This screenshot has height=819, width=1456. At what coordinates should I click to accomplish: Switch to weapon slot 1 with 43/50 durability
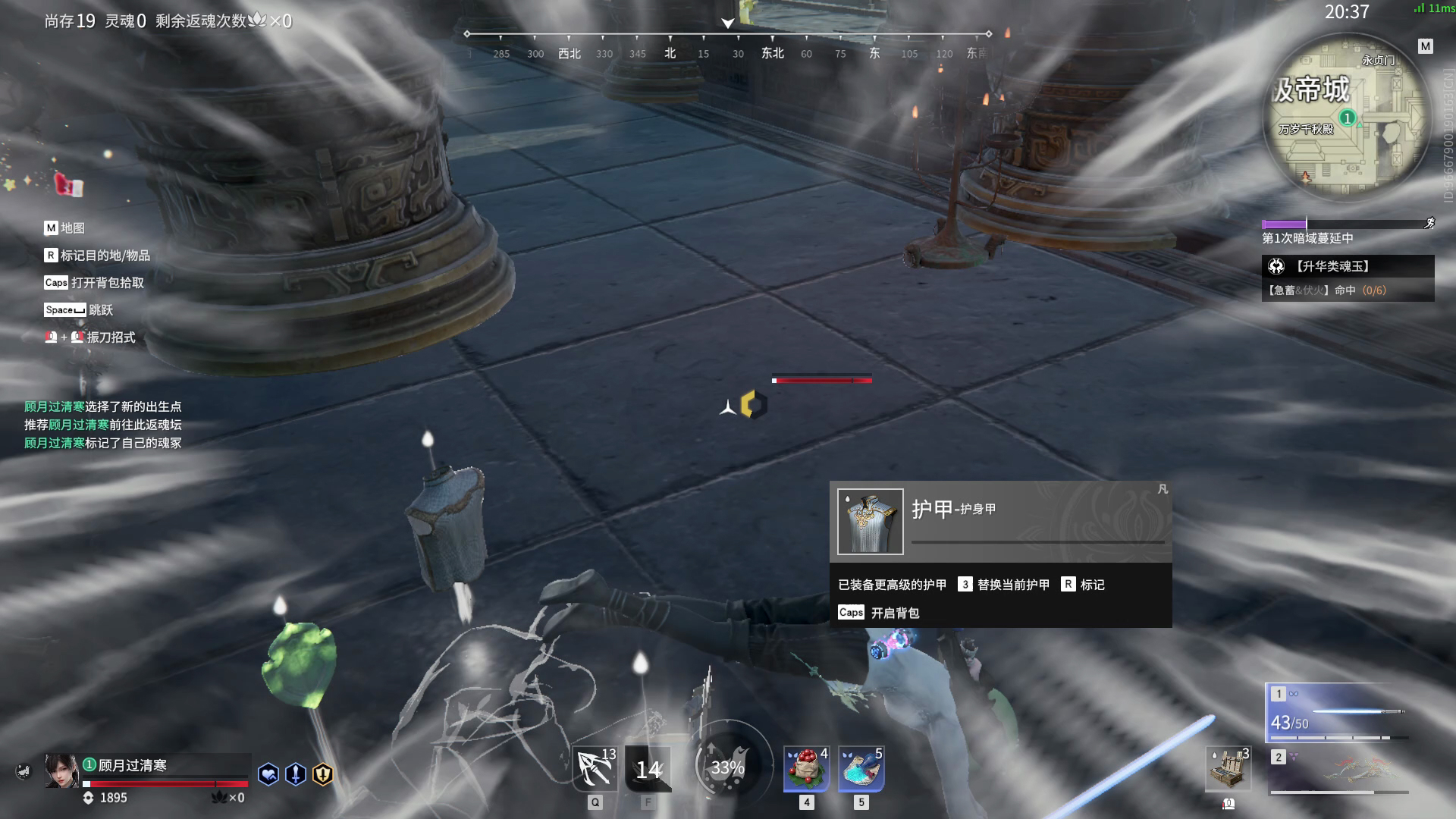(1338, 713)
